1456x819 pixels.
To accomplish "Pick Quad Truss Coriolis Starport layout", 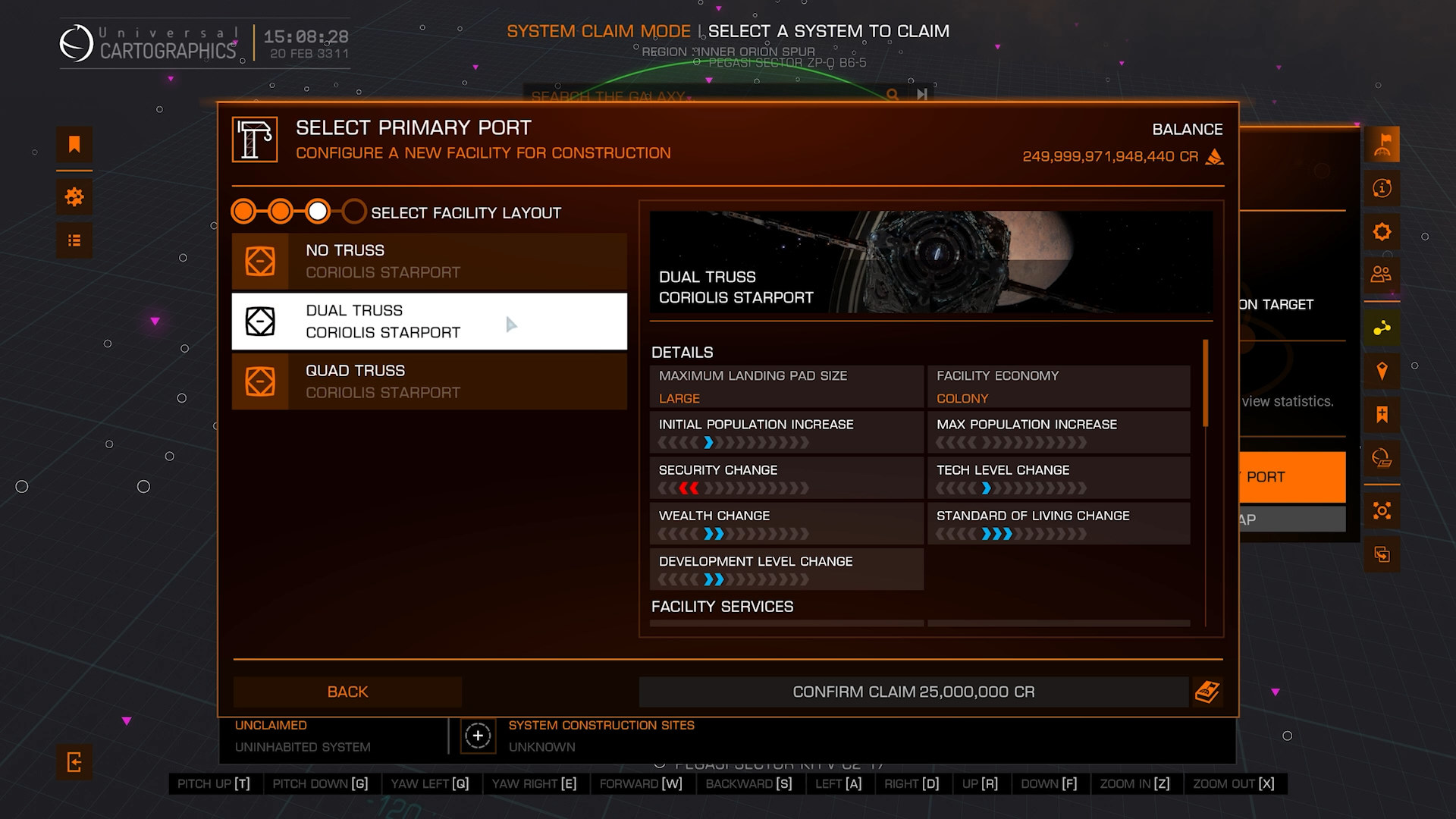I will pos(429,381).
